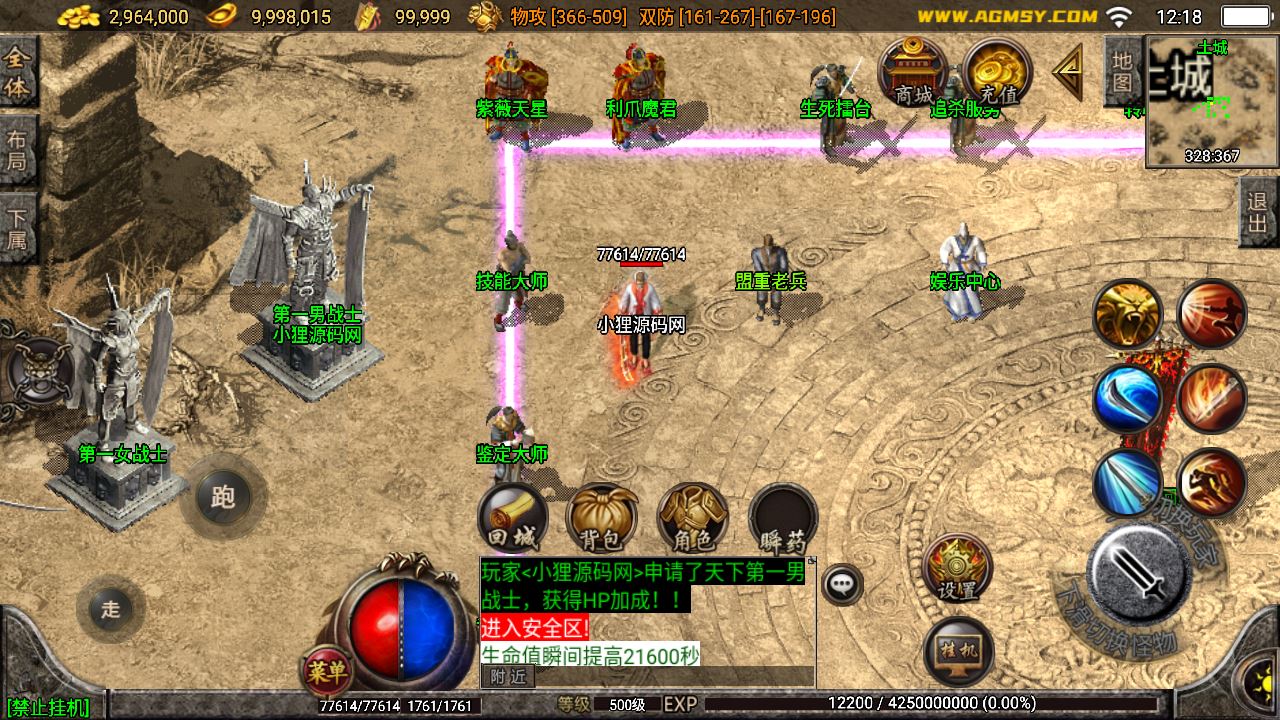The width and height of the screenshot is (1280, 720).
Task: Open the chat speech bubble button
Action: click(843, 583)
